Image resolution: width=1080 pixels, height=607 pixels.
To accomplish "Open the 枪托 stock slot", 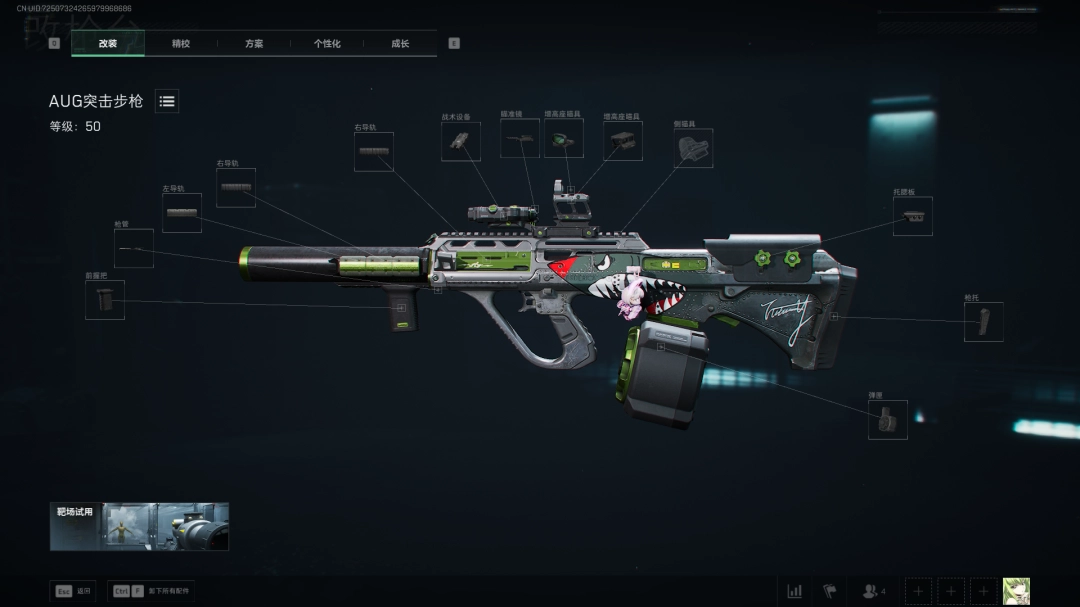I will coord(983,322).
